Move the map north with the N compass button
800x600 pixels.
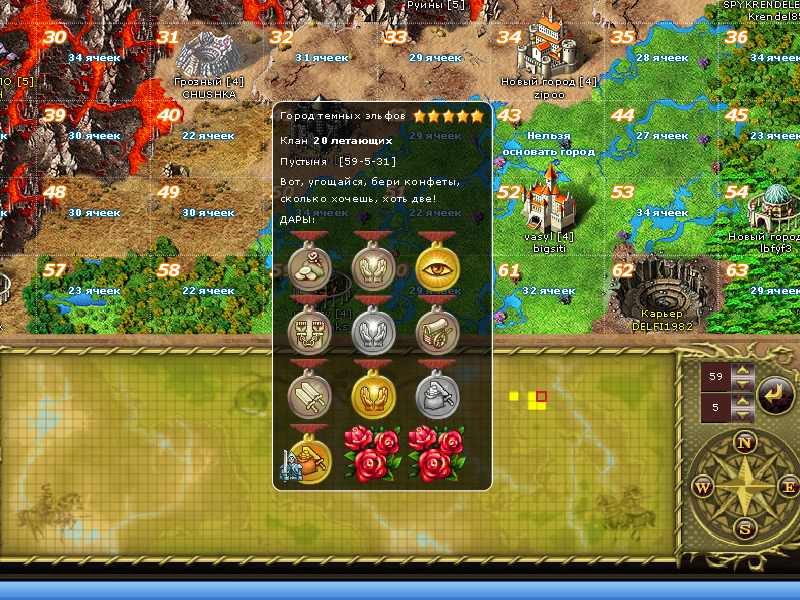744,442
